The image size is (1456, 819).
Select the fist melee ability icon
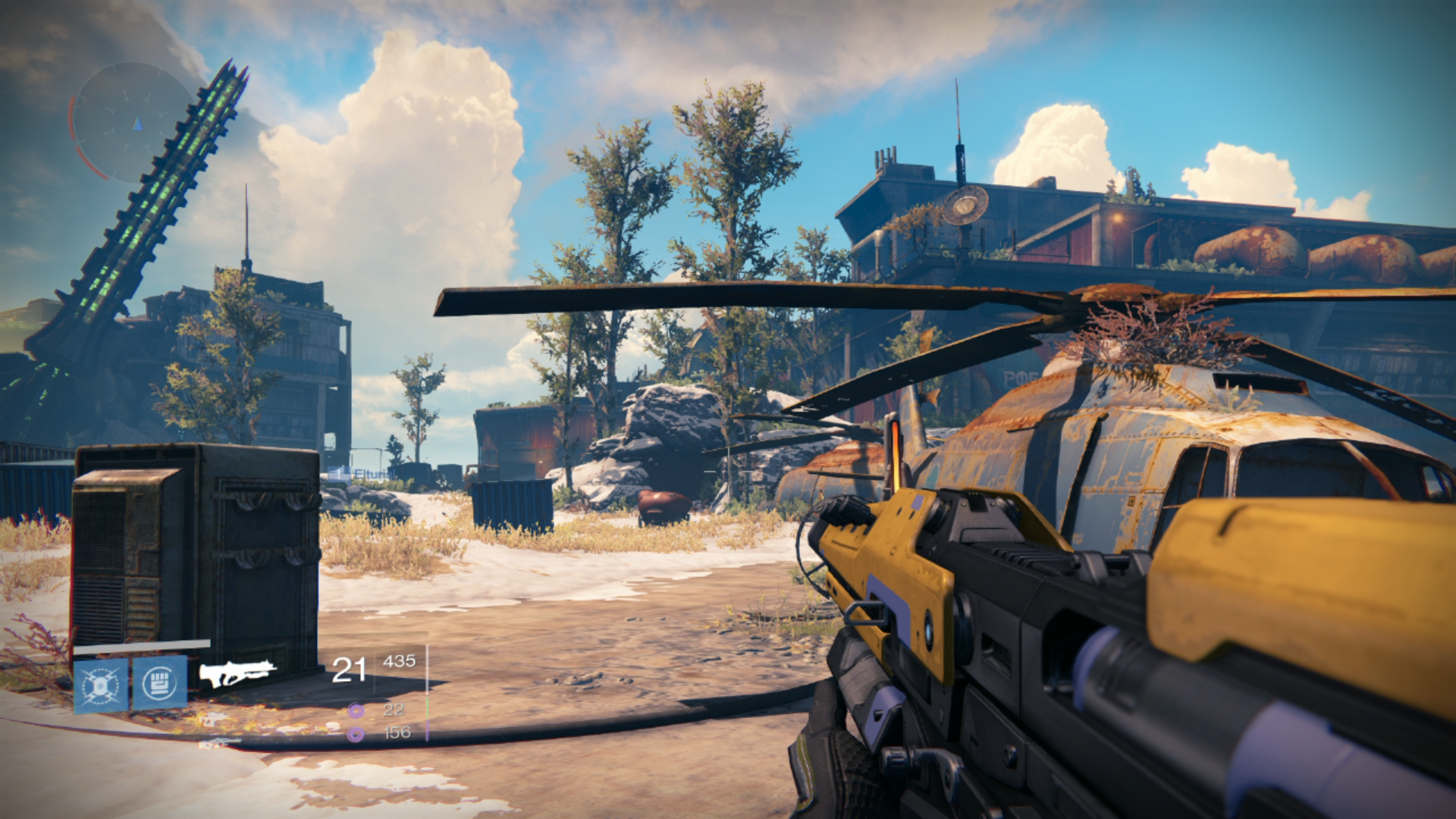coord(160,683)
